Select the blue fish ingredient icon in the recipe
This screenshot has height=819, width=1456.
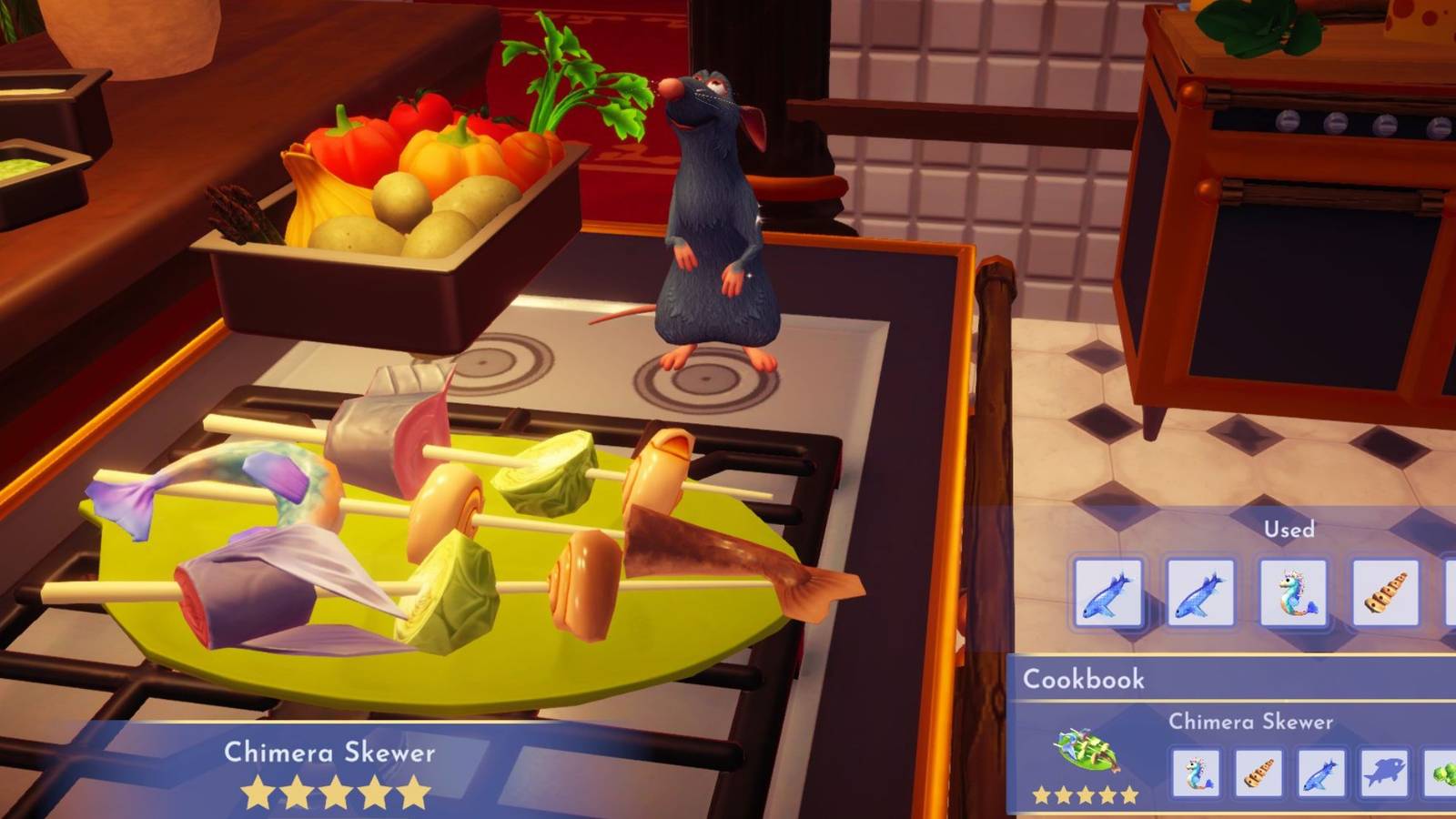point(1322,774)
